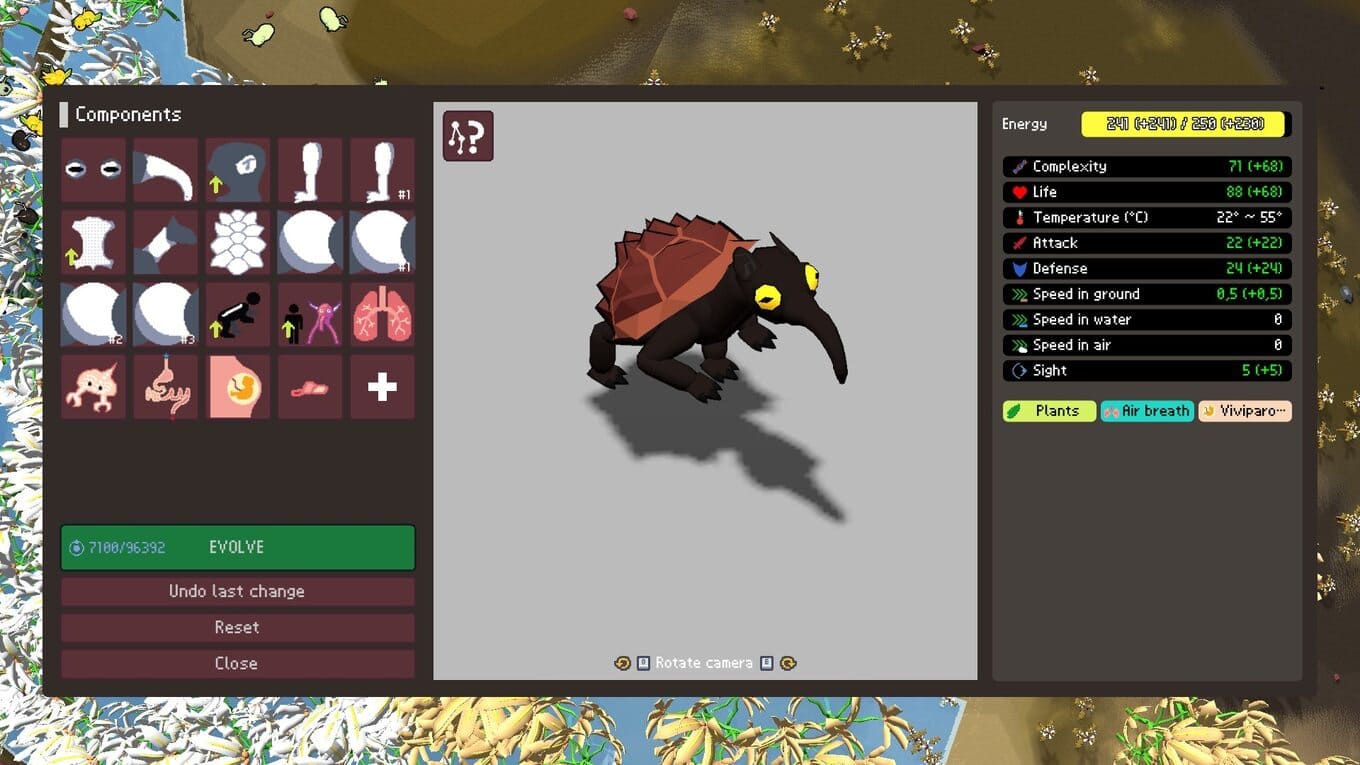Select the turtle shell plates component

pos(238,242)
